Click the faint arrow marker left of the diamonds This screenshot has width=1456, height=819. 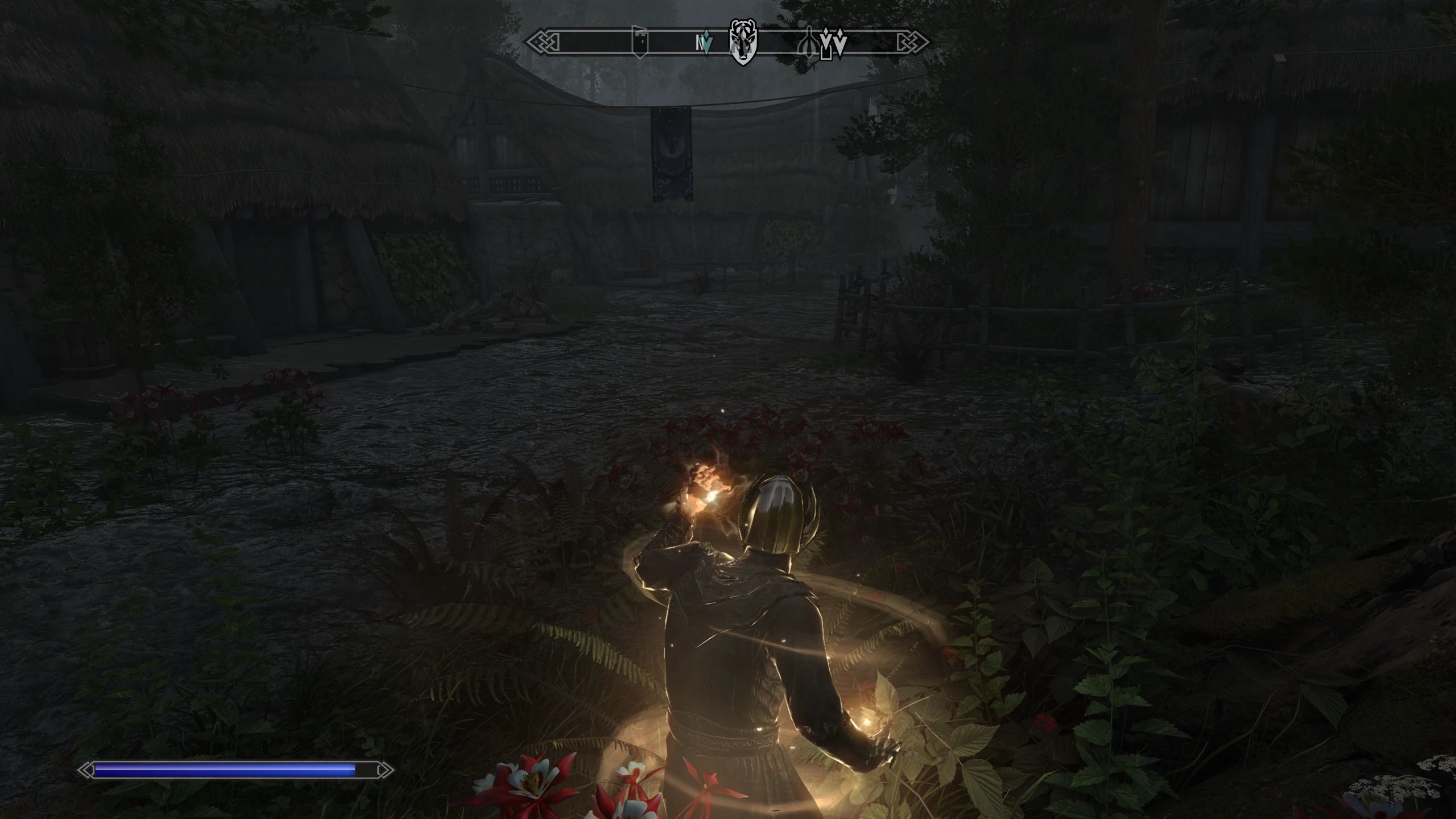click(810, 42)
